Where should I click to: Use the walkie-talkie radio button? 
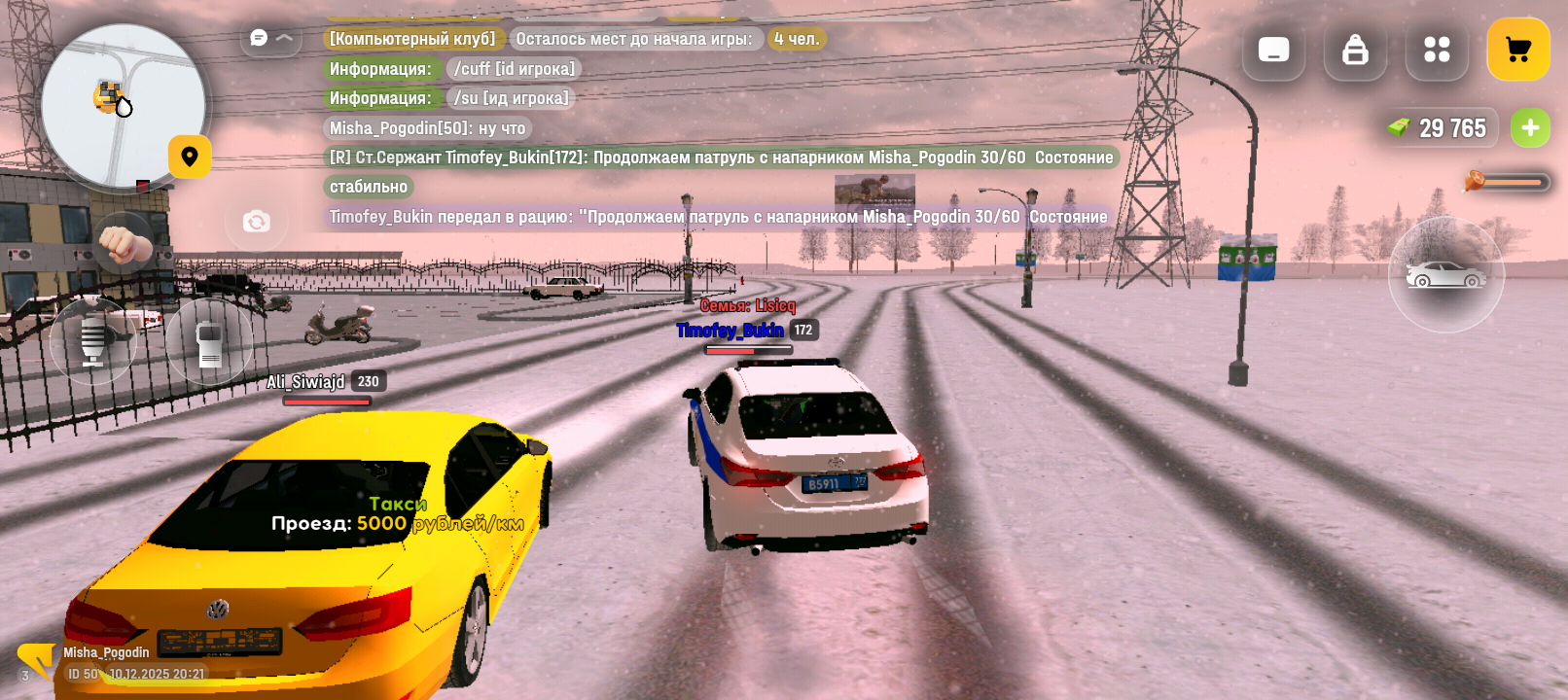click(x=209, y=341)
